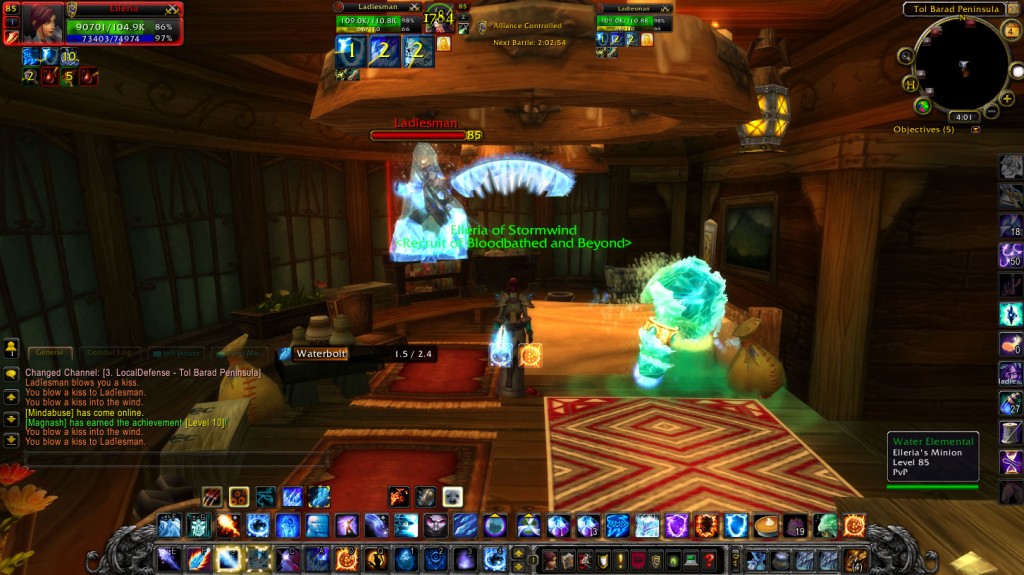Open the chat speech bubble menu

(12, 373)
